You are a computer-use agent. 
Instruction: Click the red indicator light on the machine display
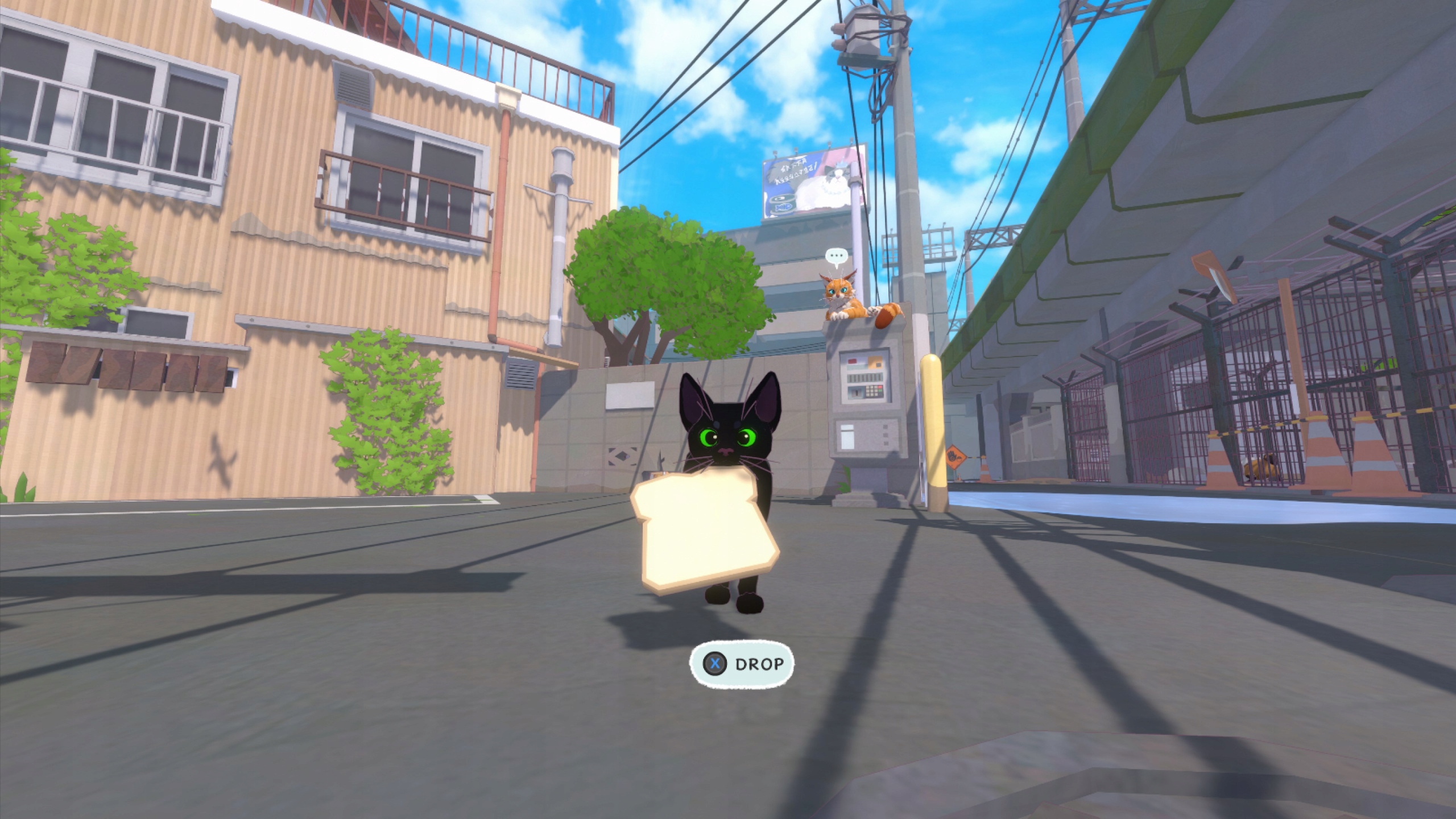(x=853, y=362)
